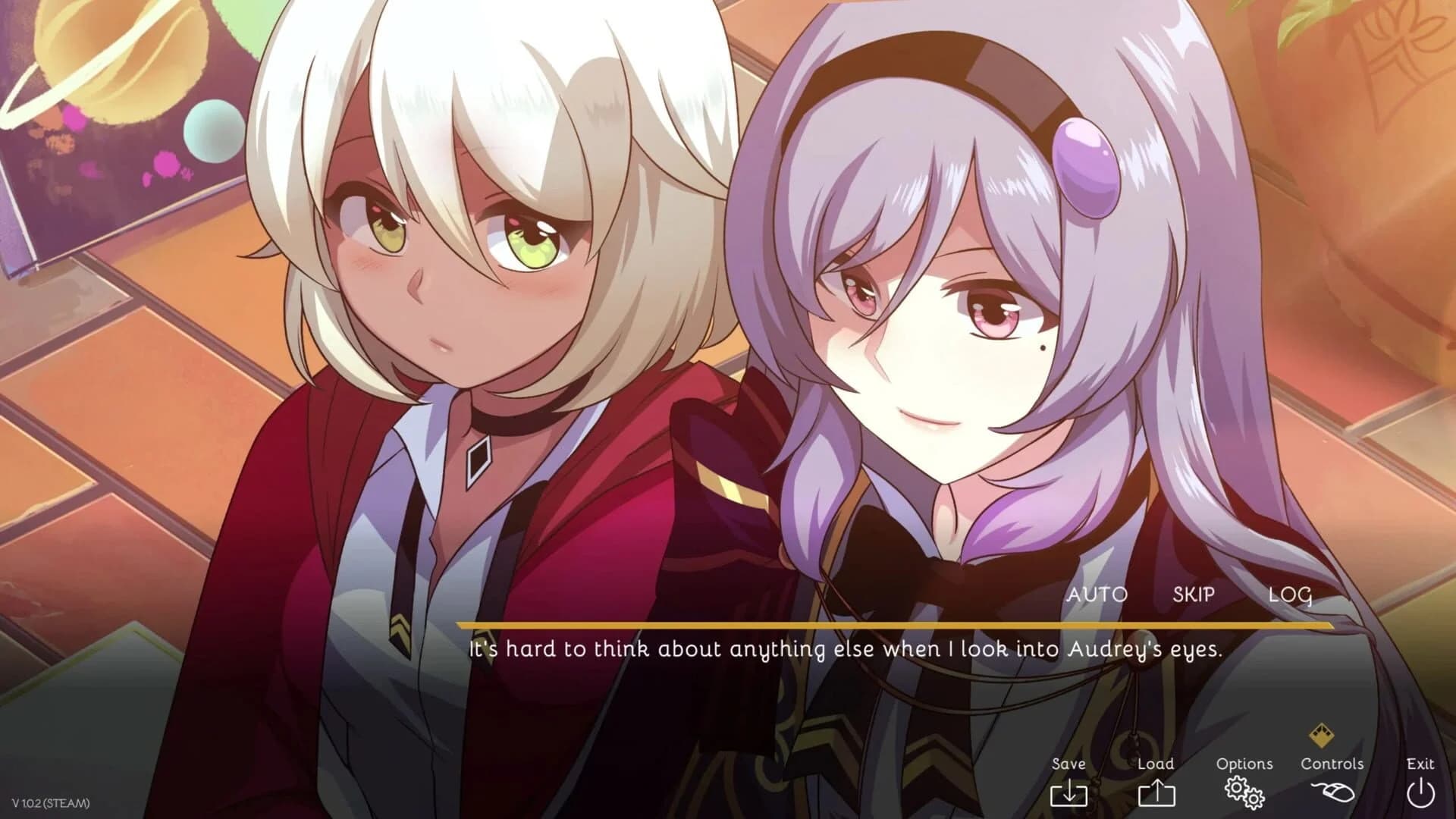Toggle SKIP mode for dialogue
This screenshot has width=1456, height=819.
1193,595
